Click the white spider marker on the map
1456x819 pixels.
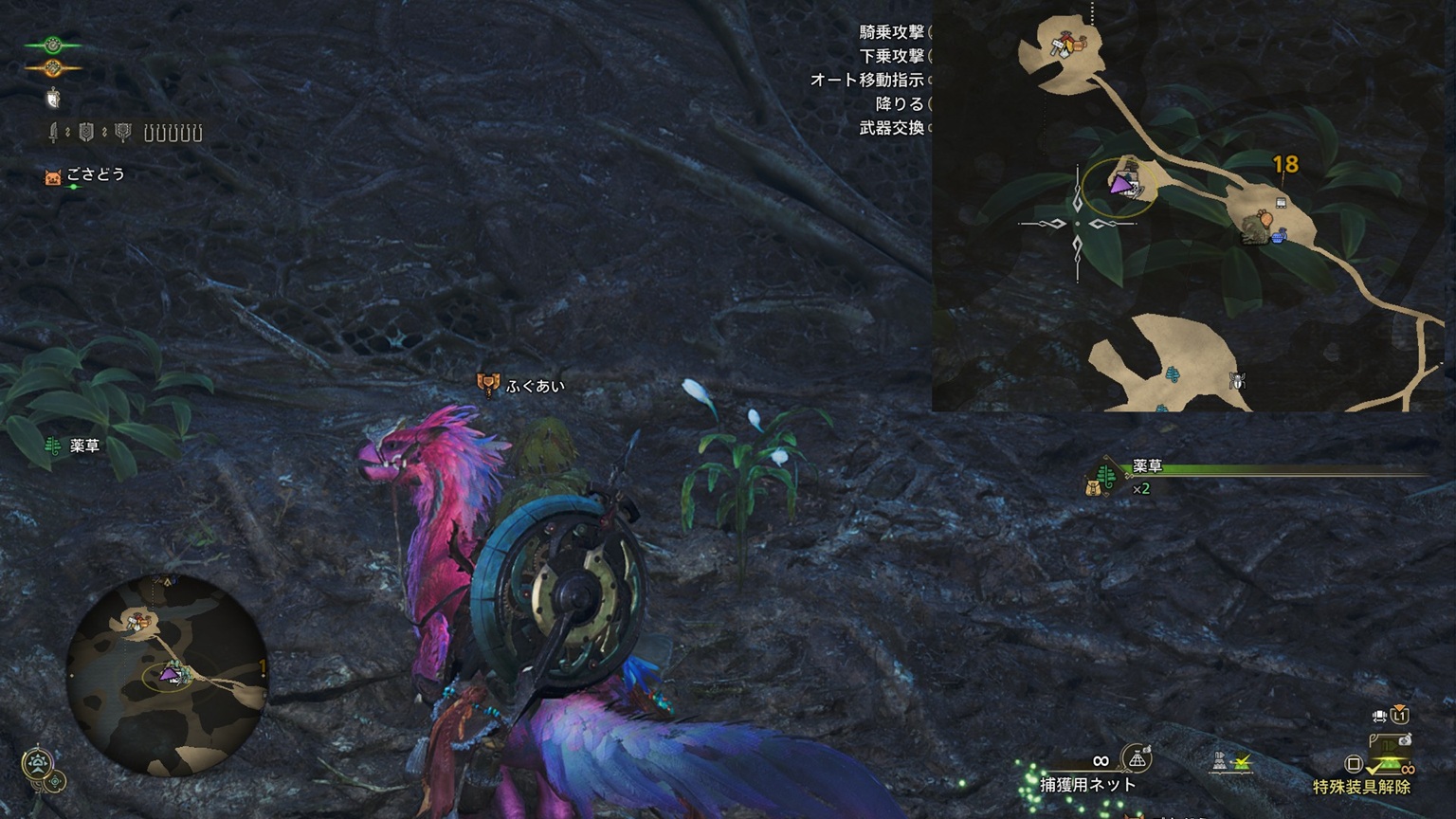pyautogui.click(x=1236, y=381)
